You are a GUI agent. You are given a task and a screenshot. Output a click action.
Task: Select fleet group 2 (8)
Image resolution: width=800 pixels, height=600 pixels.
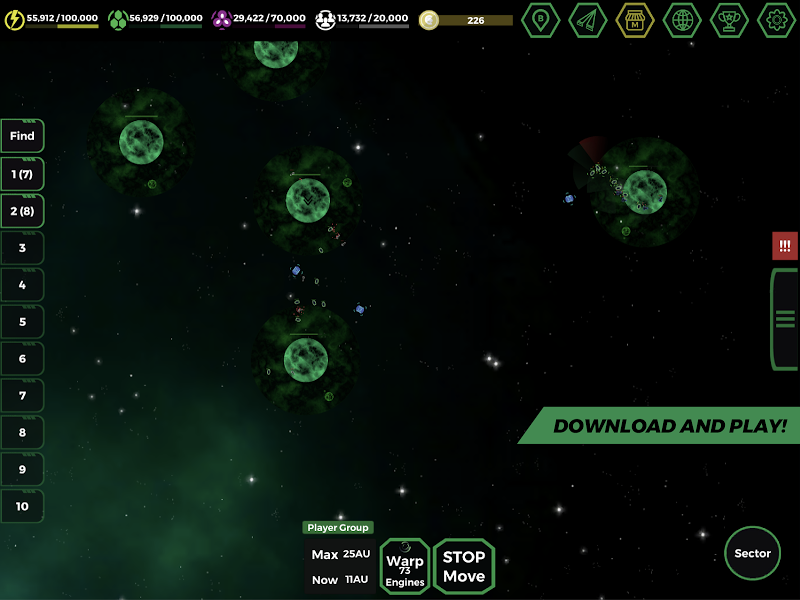[x=22, y=211]
